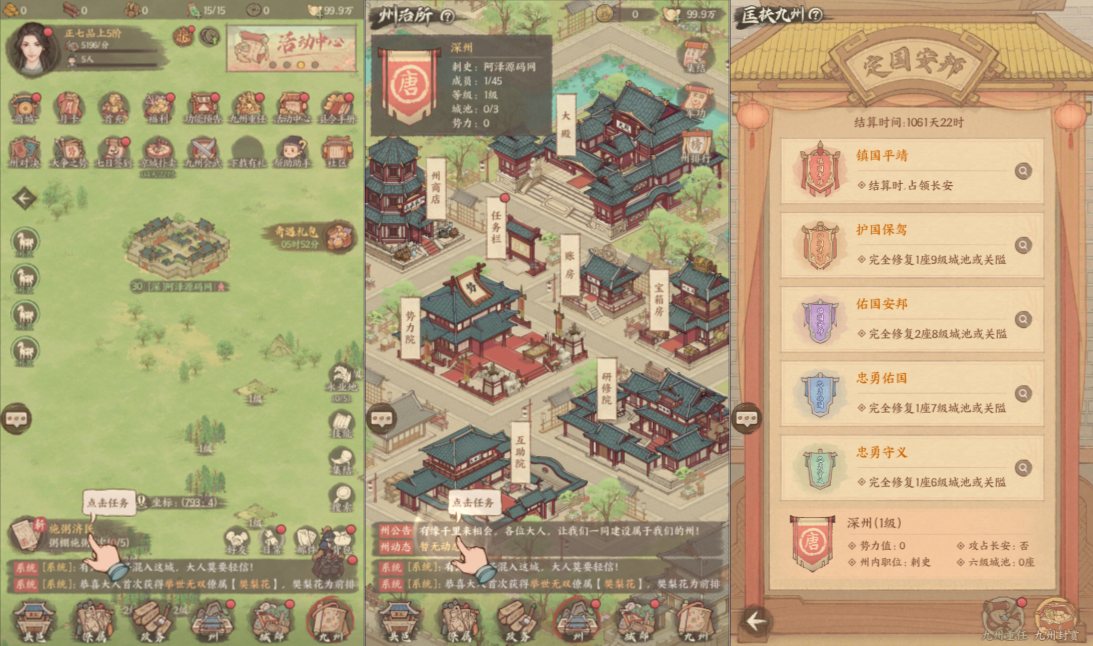Open the 月卡 monthly card icon

pyautogui.click(x=68, y=106)
